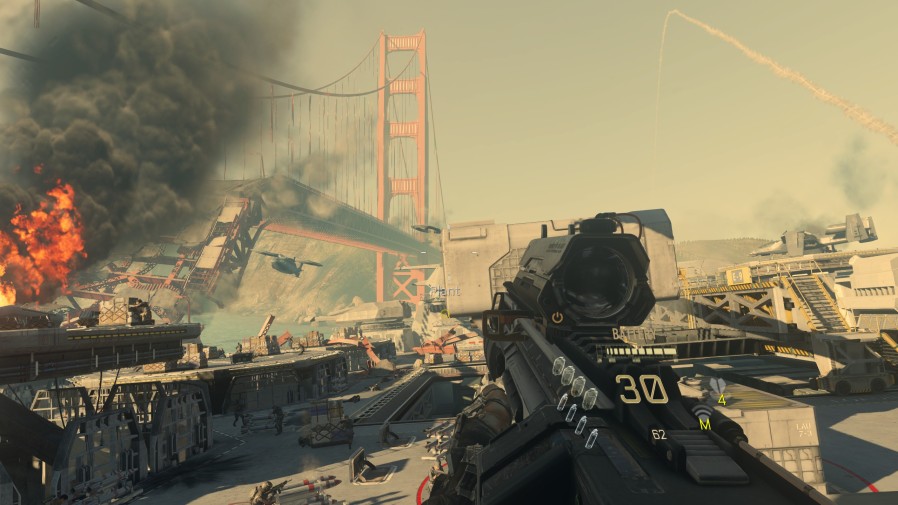Click the Plant objective marker

pos(445,290)
